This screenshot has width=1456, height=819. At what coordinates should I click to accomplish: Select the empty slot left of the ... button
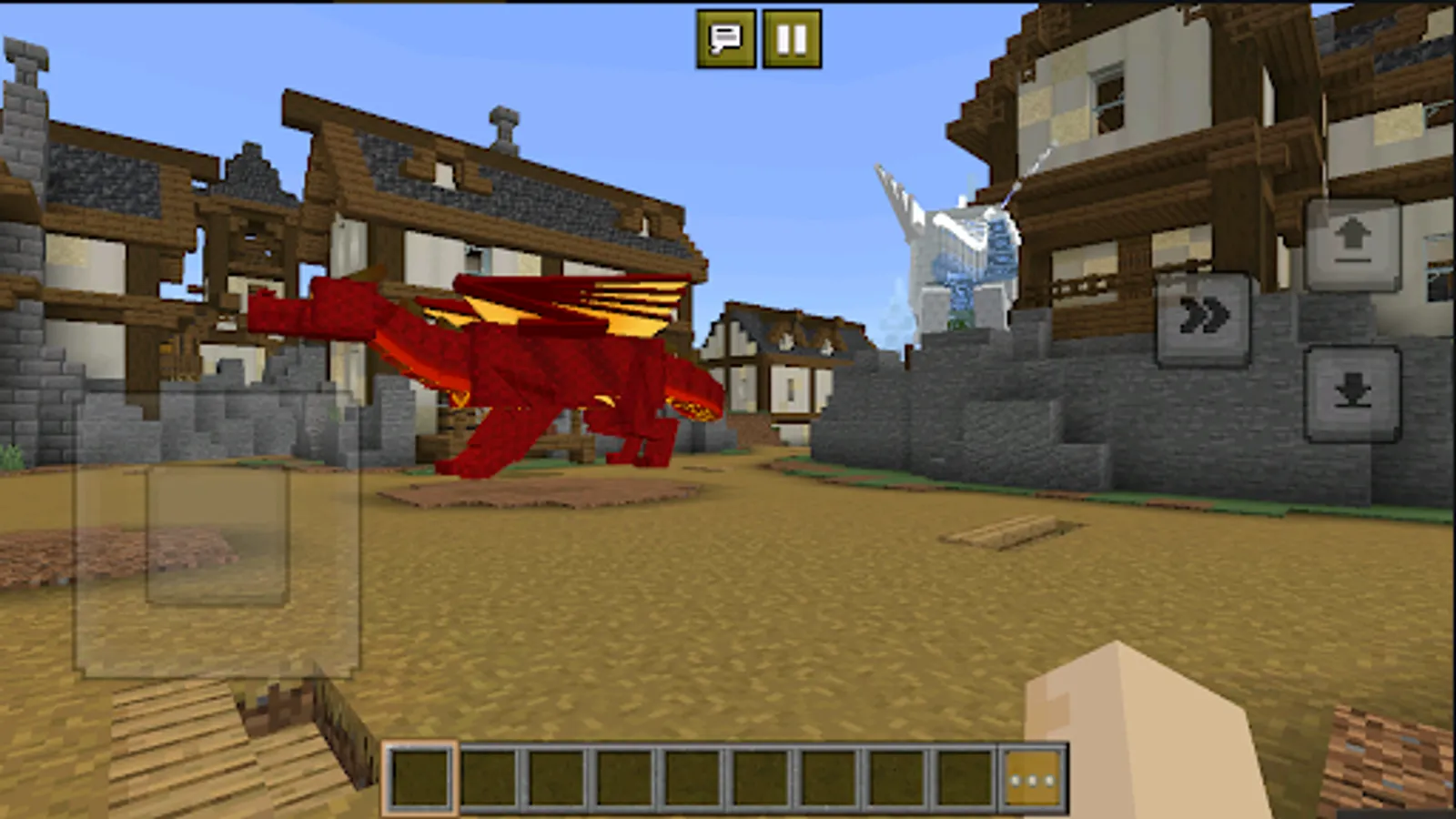964,776
